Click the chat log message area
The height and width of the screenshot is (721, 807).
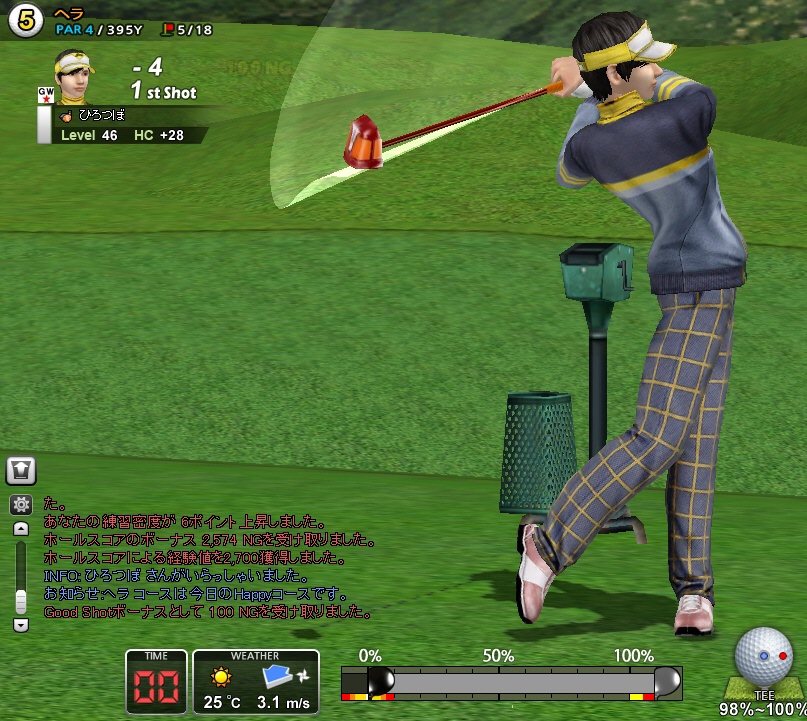point(200,558)
